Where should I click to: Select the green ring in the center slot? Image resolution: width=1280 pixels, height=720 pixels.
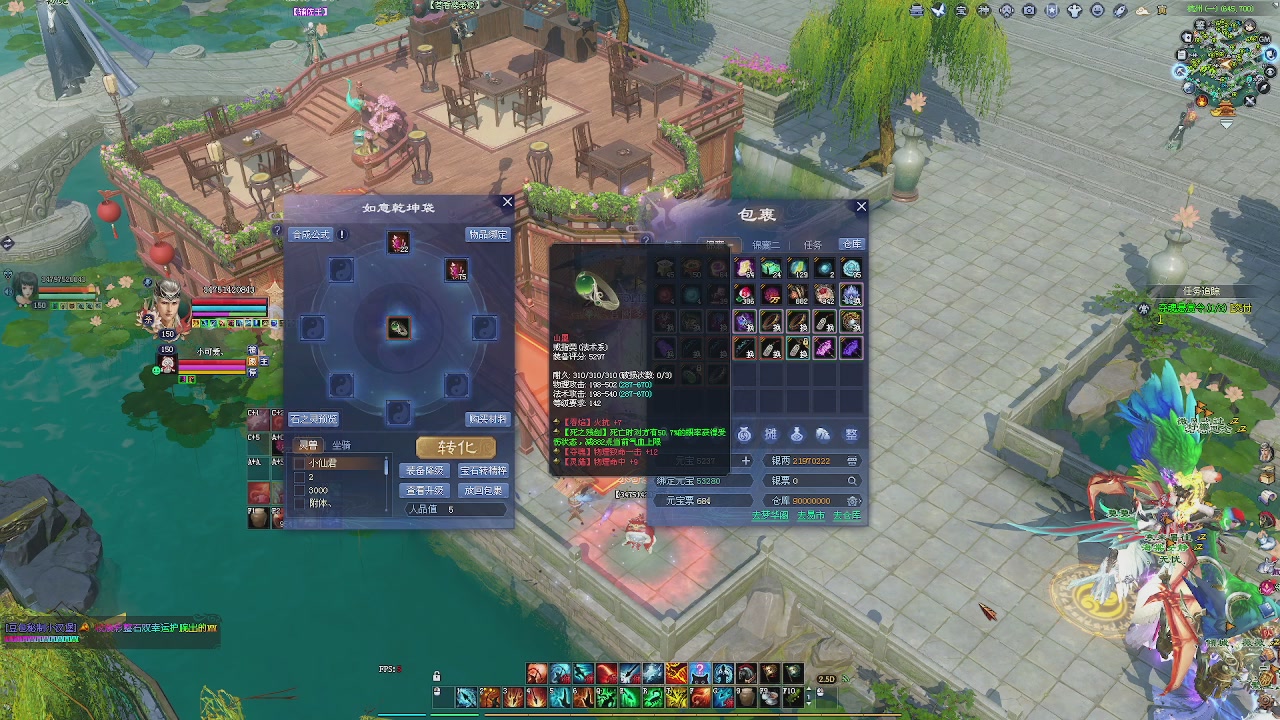[399, 328]
